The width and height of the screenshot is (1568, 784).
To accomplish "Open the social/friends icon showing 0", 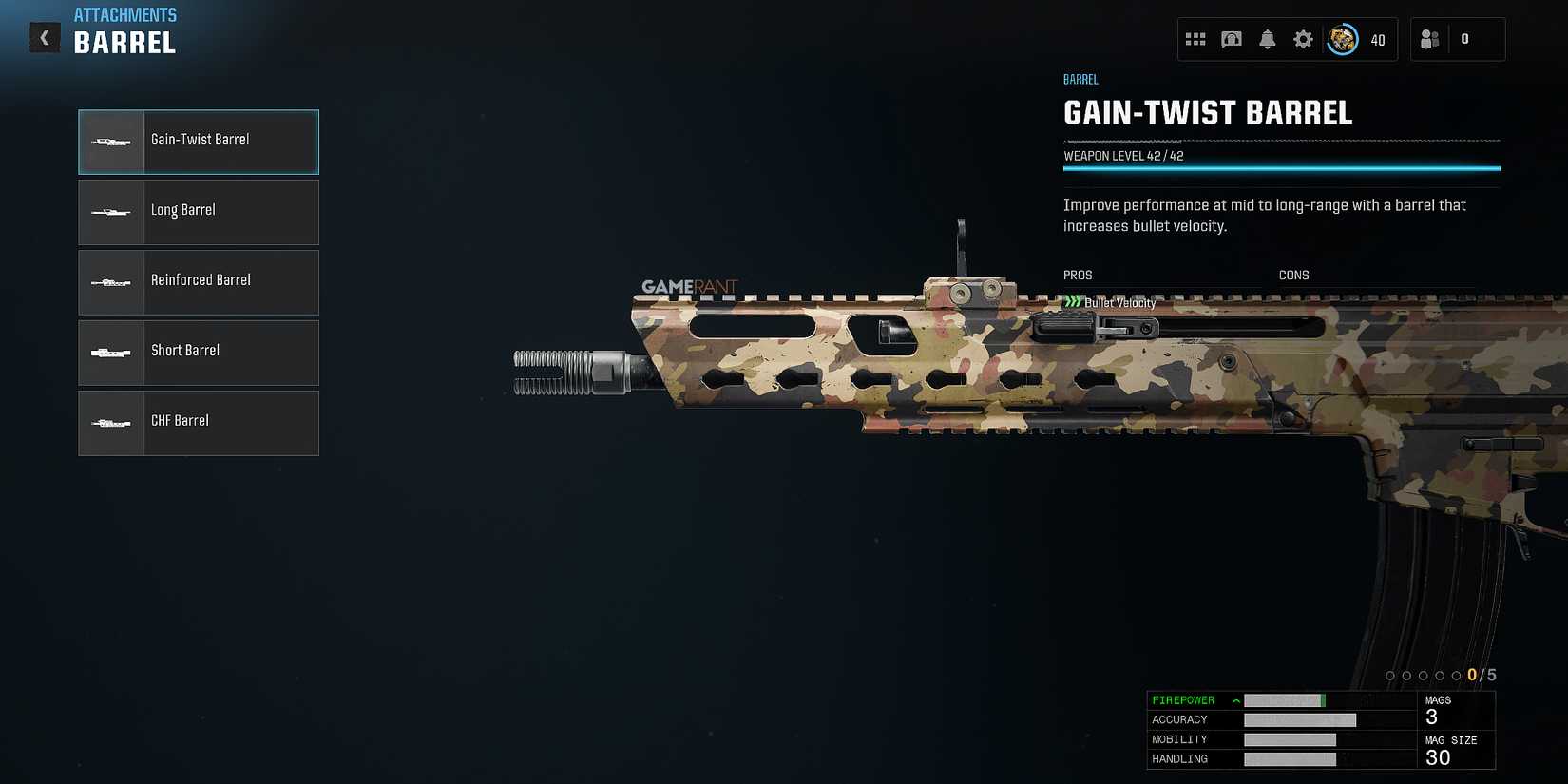I will coord(1431,39).
